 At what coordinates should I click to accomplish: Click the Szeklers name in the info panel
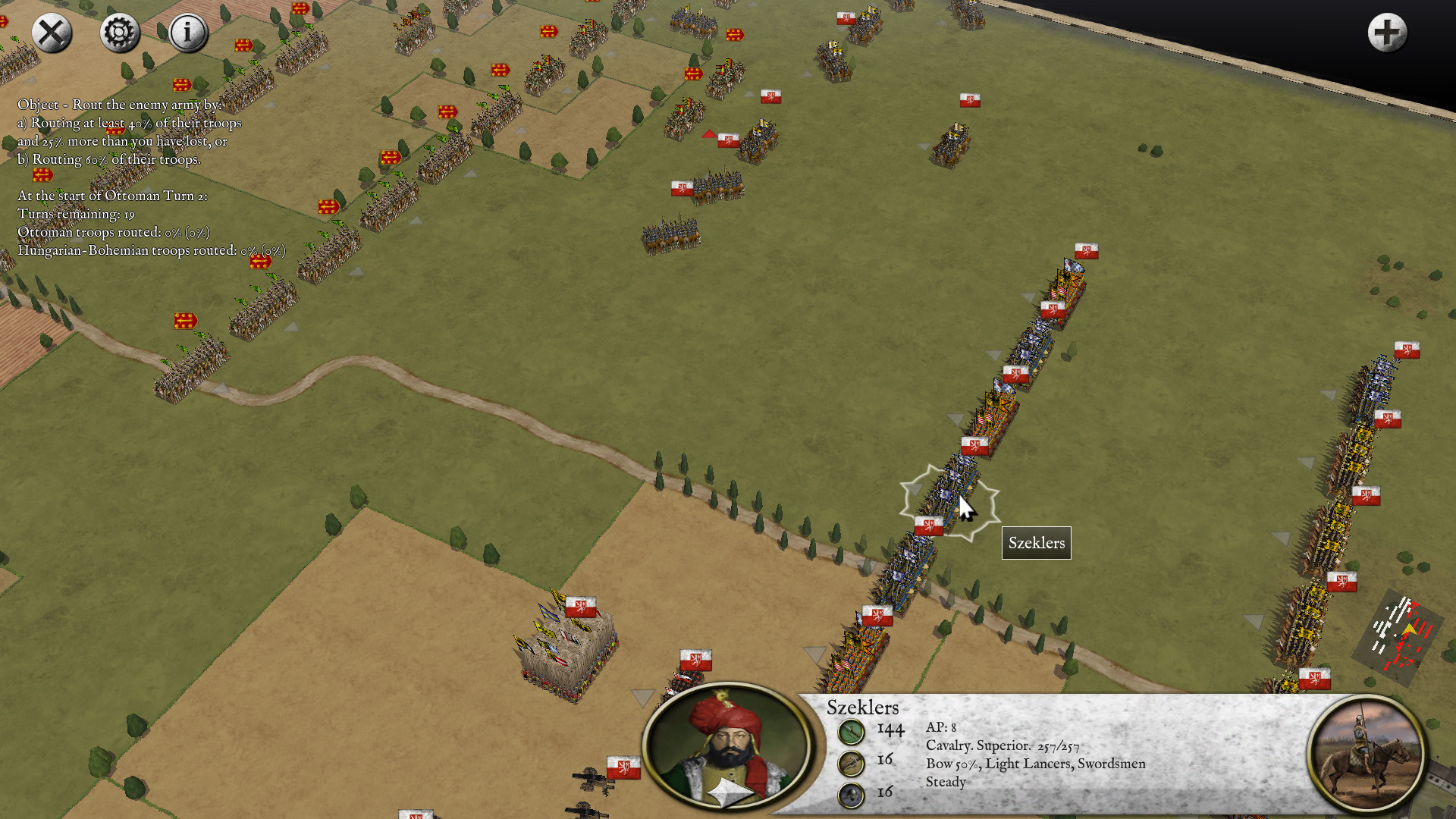click(862, 708)
